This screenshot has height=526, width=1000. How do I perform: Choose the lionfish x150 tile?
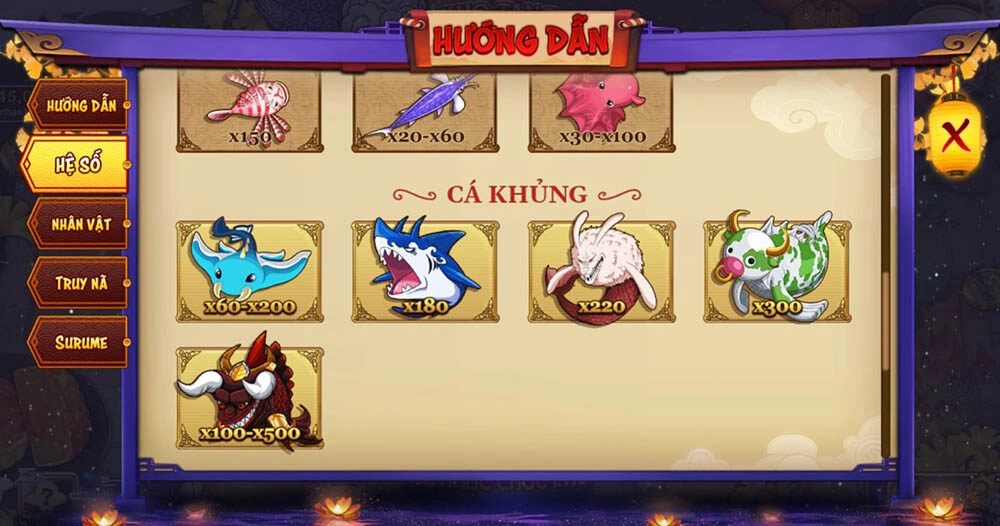click(249, 112)
